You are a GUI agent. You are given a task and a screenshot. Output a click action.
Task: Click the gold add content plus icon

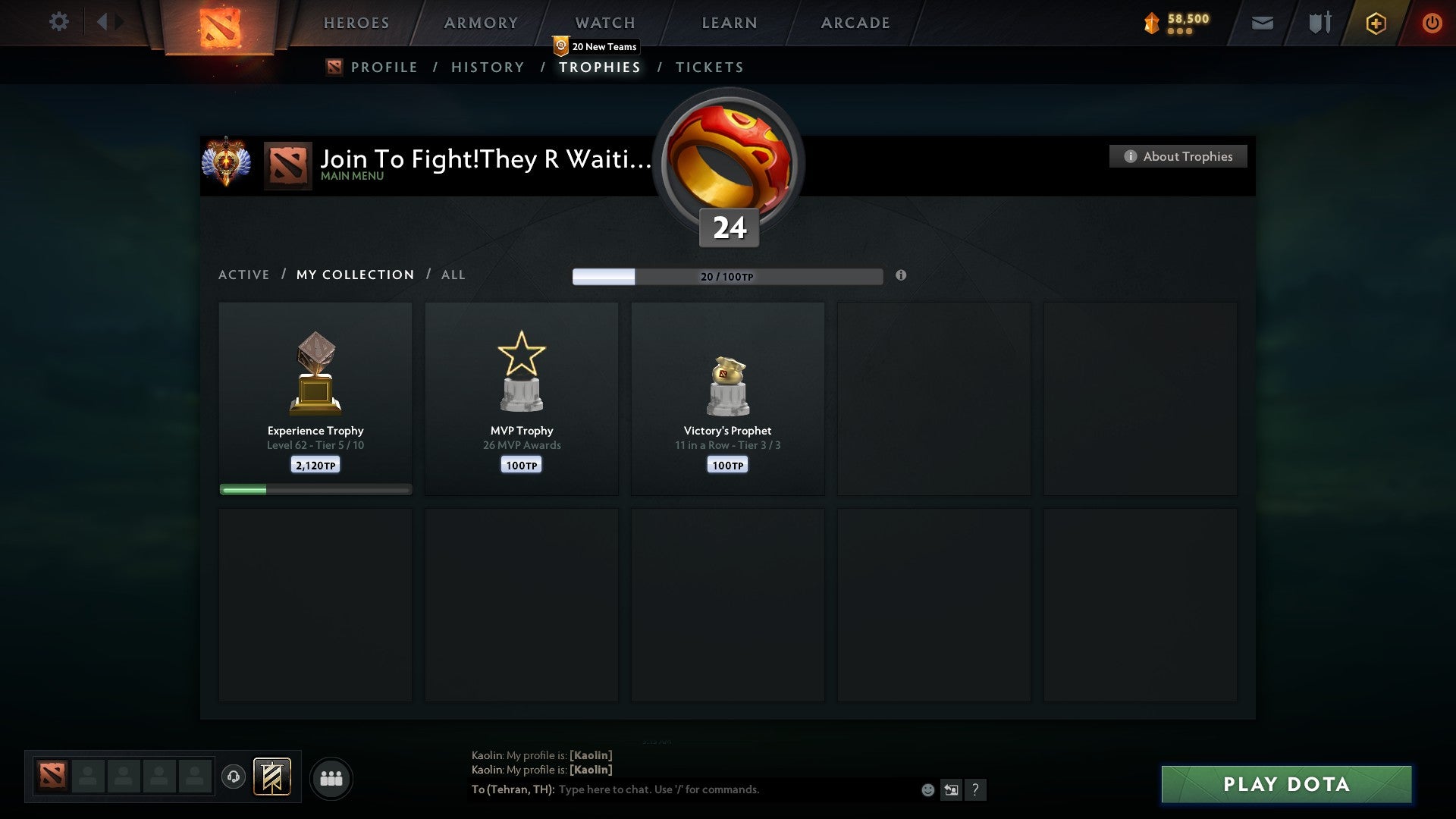click(x=1376, y=23)
